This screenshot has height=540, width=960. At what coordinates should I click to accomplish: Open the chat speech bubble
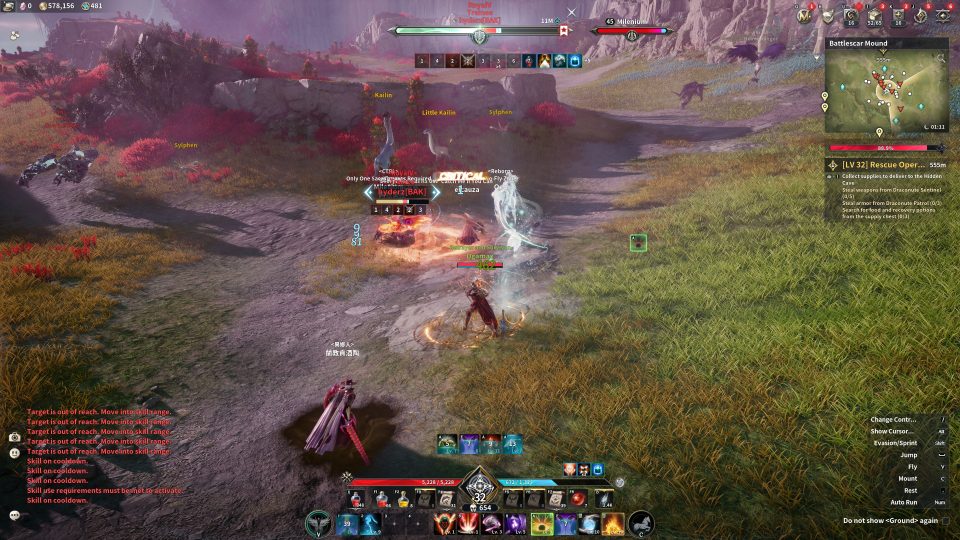click(x=15, y=515)
